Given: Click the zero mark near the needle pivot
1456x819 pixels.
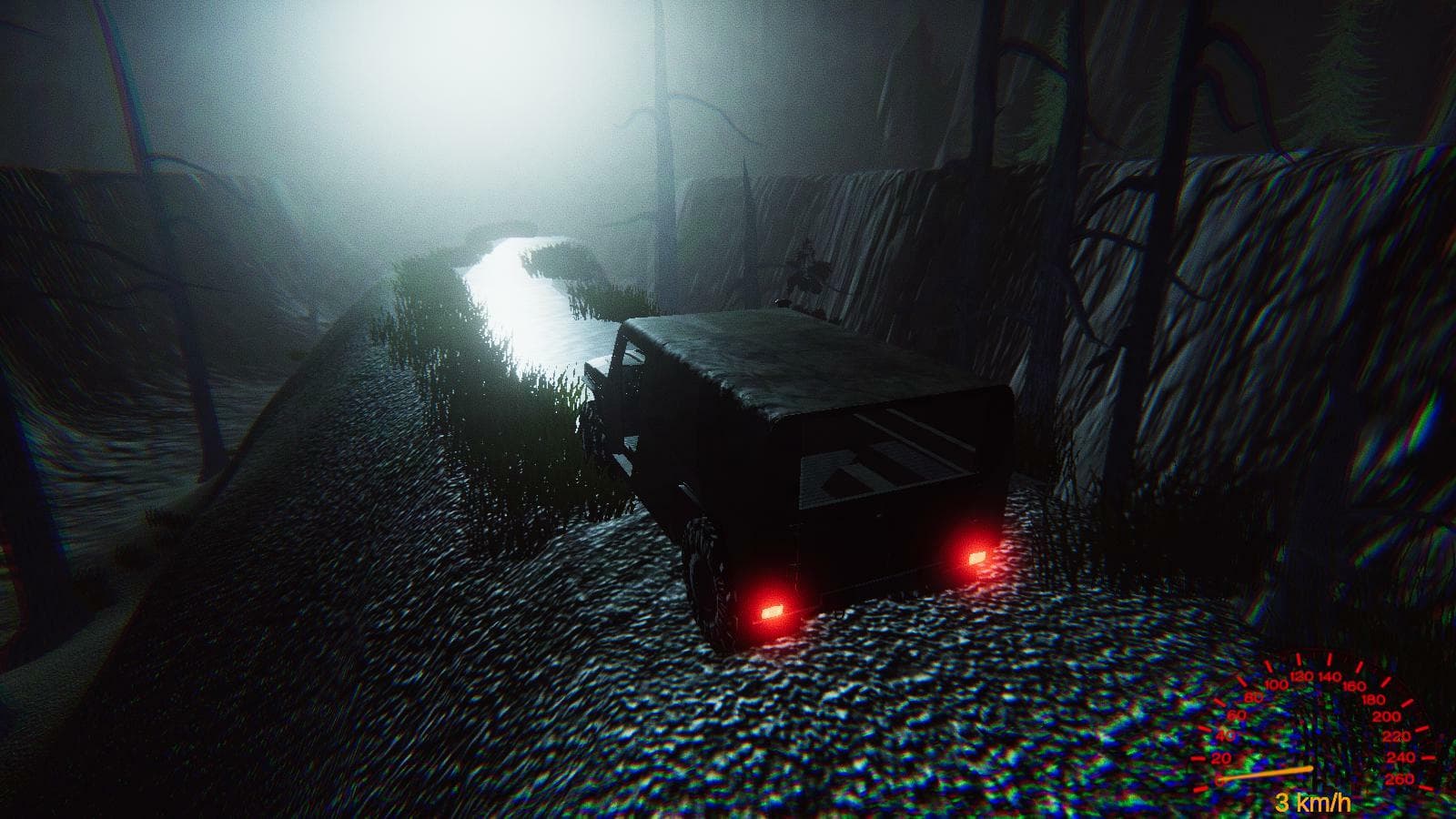Looking at the screenshot, I should [x=1219, y=781].
